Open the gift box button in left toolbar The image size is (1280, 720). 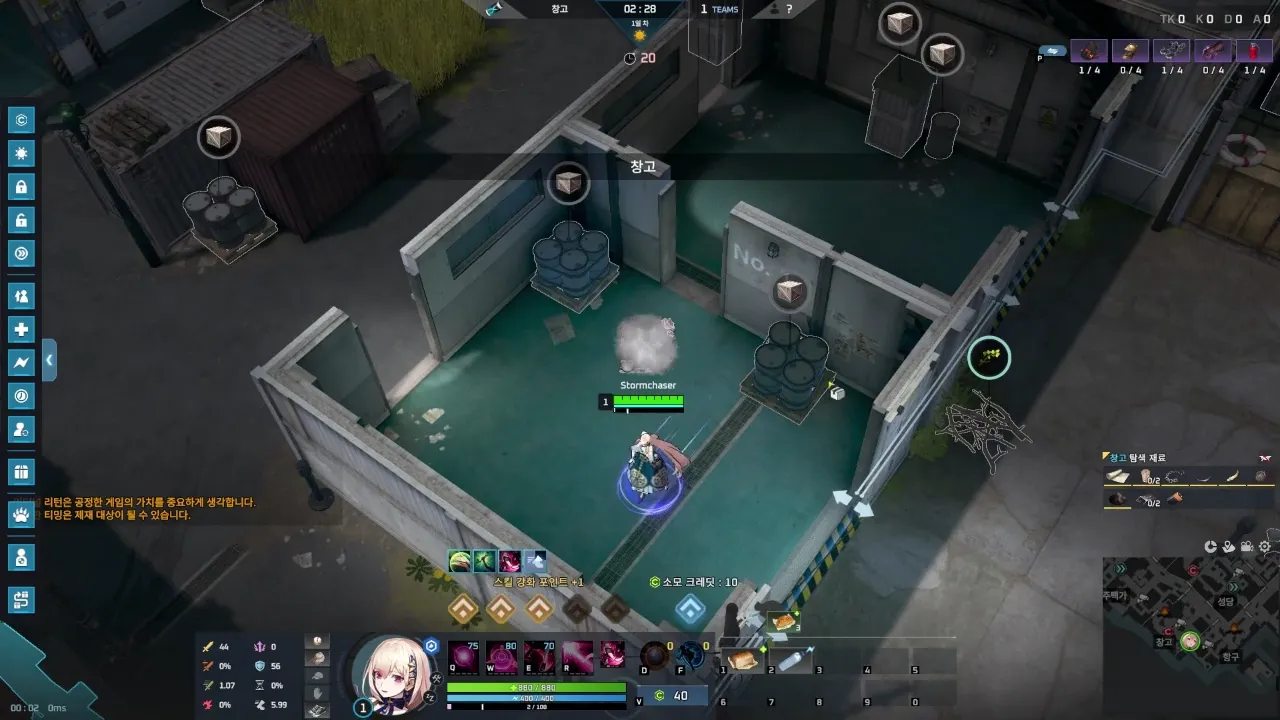click(21, 471)
